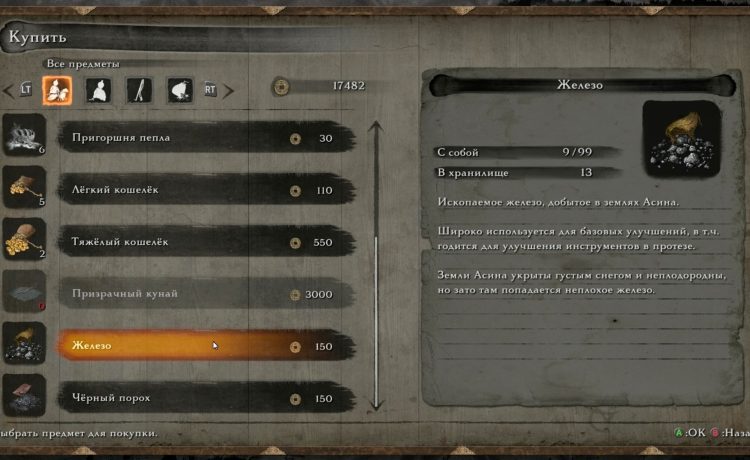Click the Железо preview image in details
The width and height of the screenshot is (750, 460).
coord(681,139)
